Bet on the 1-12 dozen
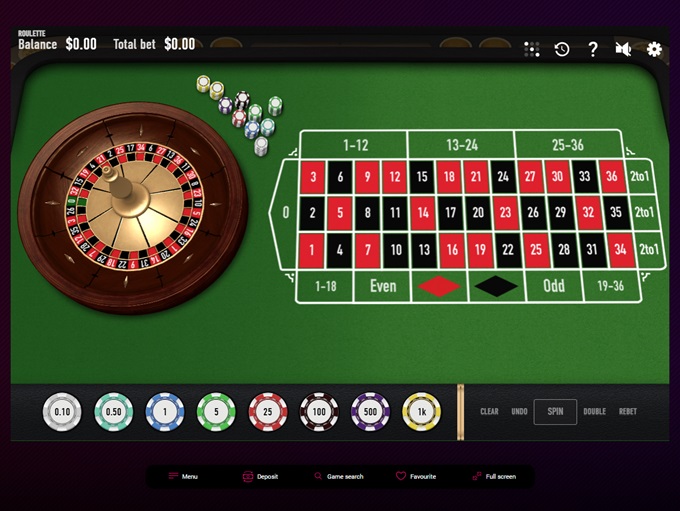Screen dimensions: 680x511 pos(355,145)
